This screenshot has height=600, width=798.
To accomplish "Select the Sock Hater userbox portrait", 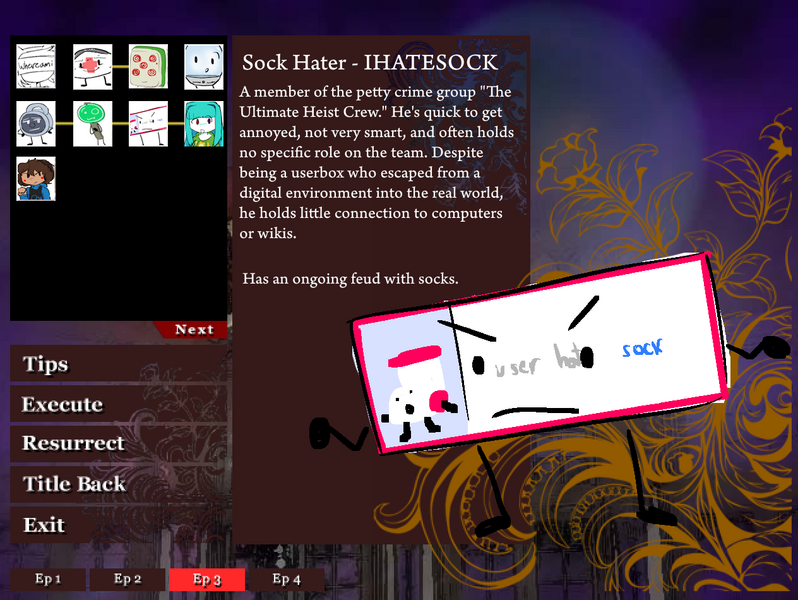I will click(x=148, y=123).
